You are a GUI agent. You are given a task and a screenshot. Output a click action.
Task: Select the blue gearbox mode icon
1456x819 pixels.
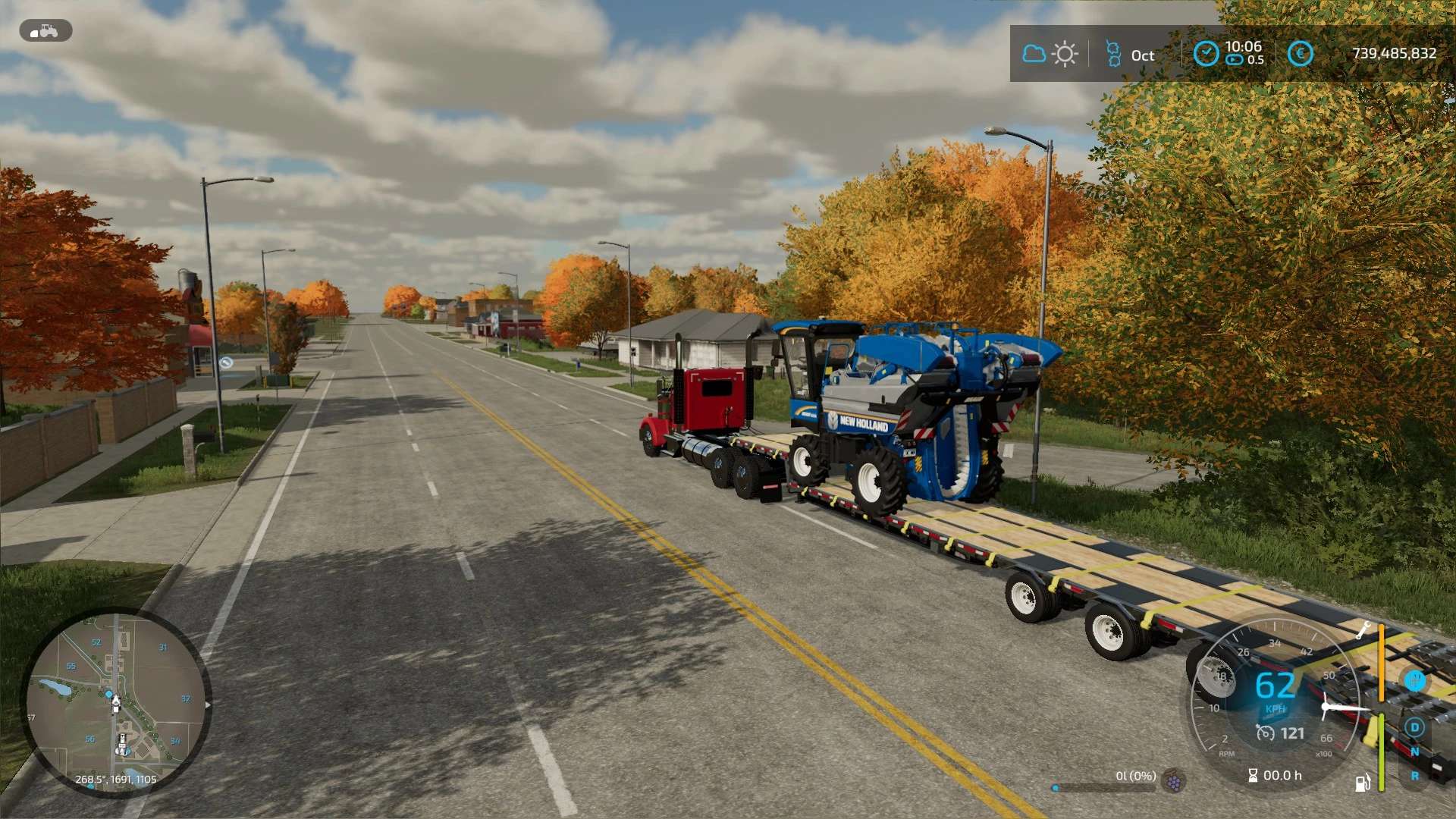click(1414, 680)
